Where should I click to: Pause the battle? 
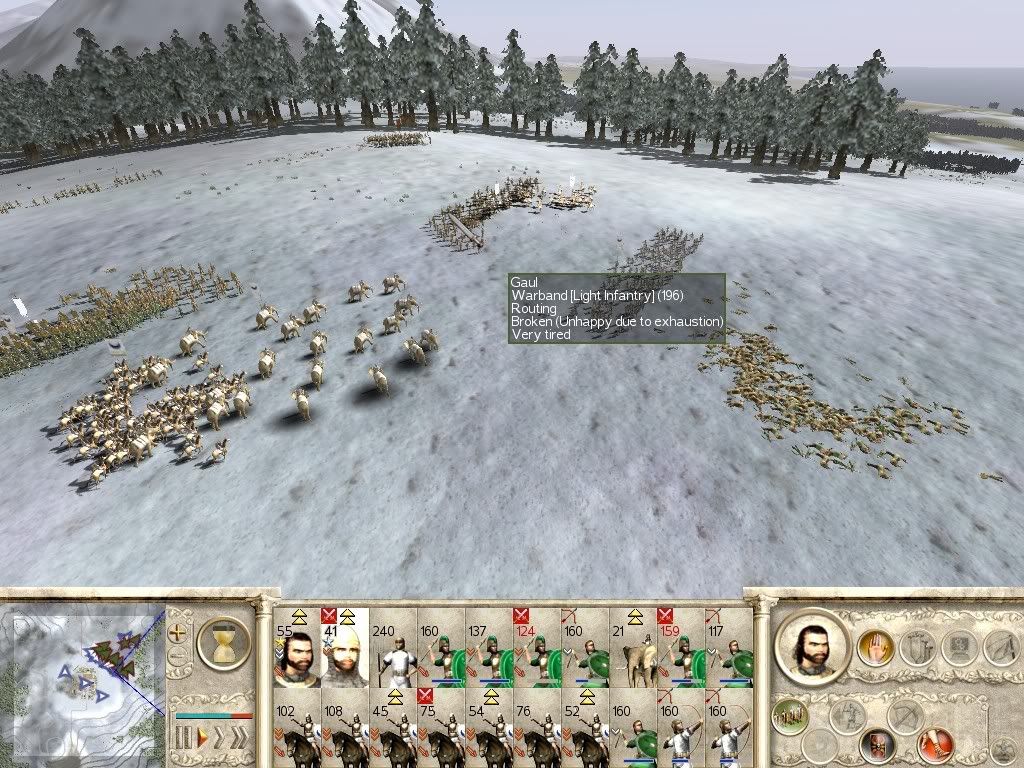(x=183, y=740)
